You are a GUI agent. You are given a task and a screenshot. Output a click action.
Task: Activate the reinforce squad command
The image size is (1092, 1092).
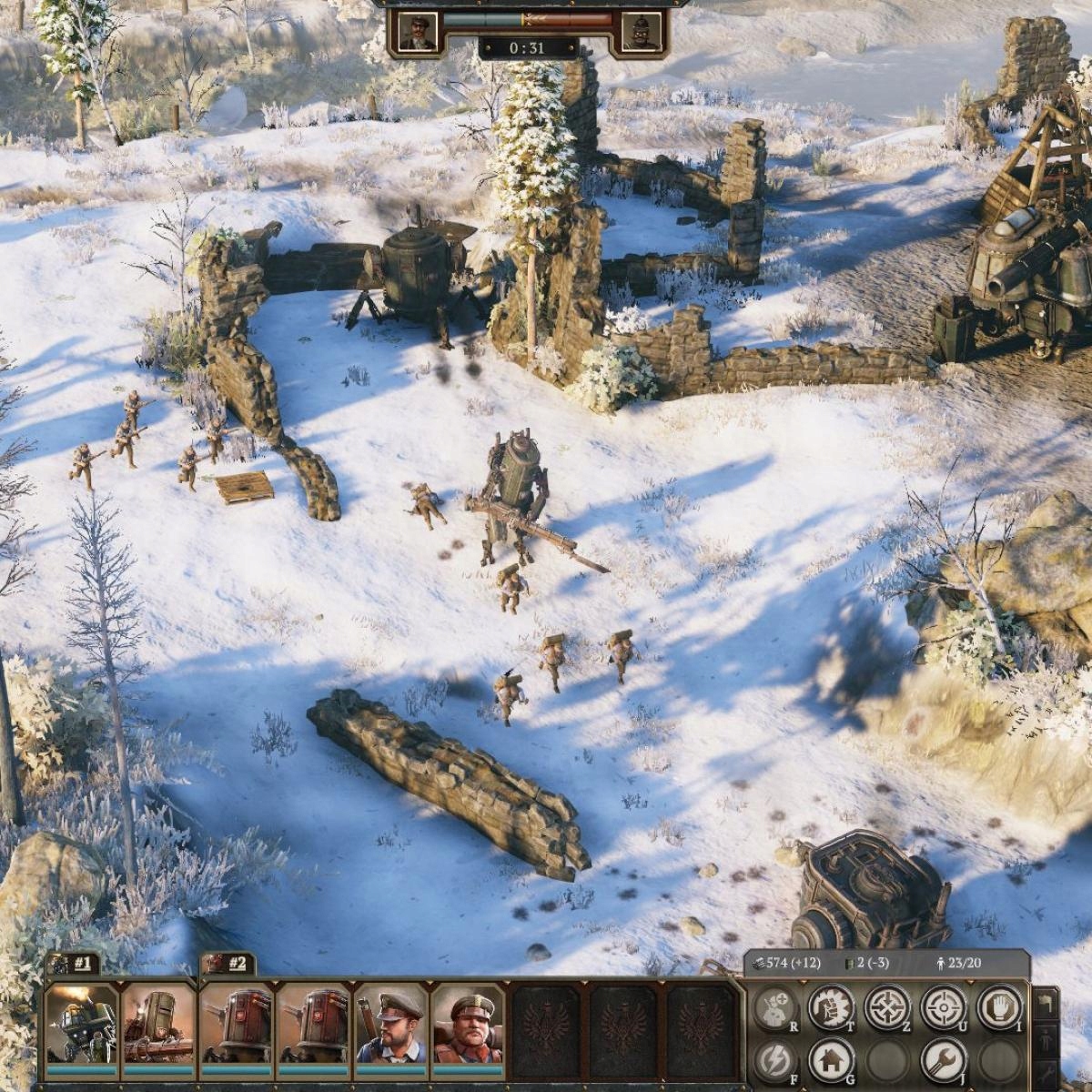point(776,1007)
